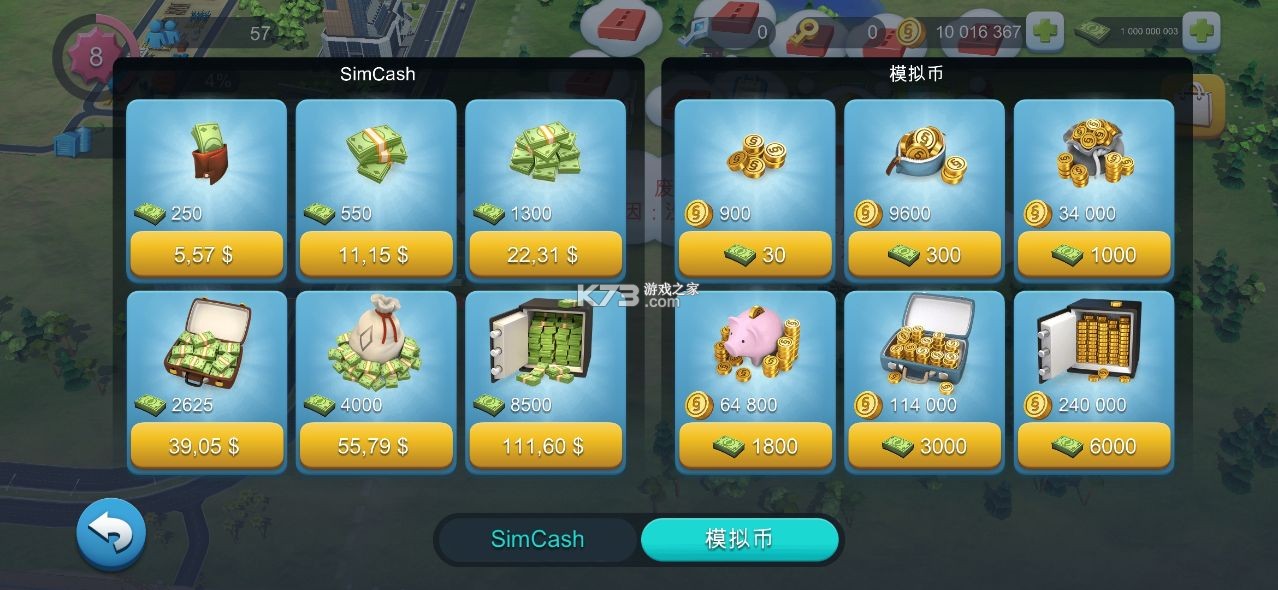The width and height of the screenshot is (1278, 590).
Task: Switch to the SimCash tab
Action: point(537,540)
